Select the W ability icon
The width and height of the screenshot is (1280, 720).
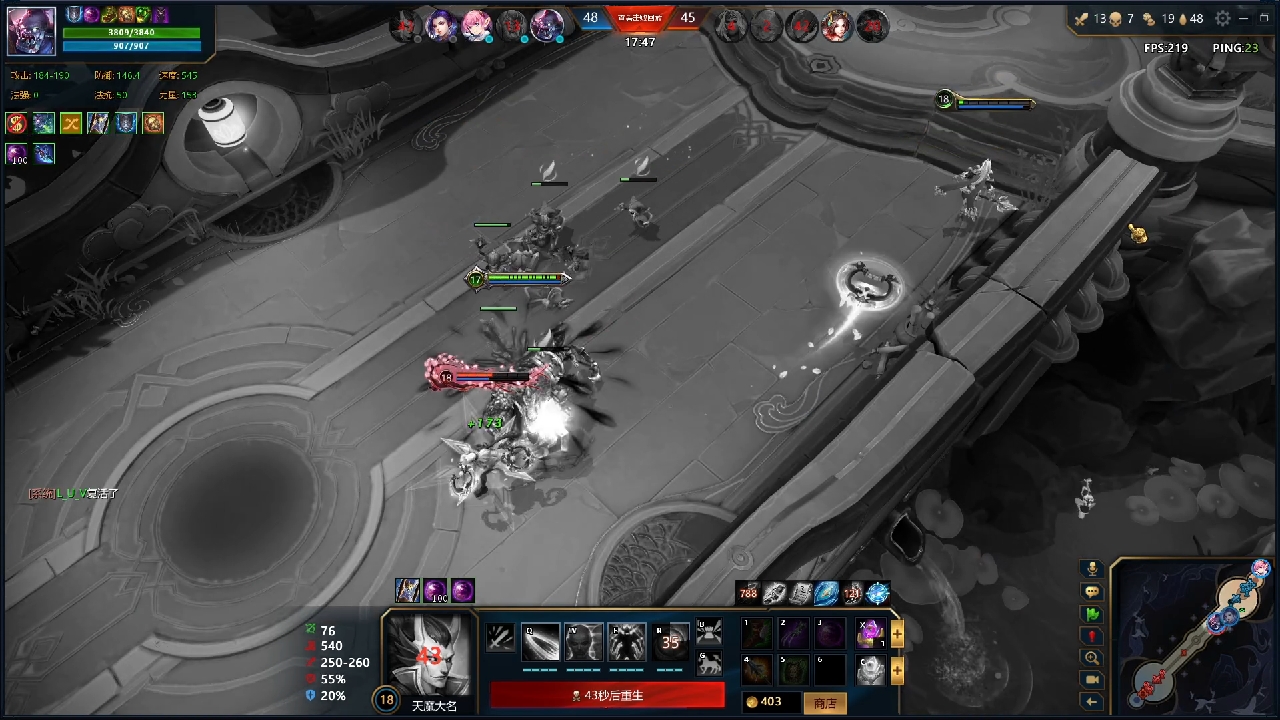tap(584, 642)
